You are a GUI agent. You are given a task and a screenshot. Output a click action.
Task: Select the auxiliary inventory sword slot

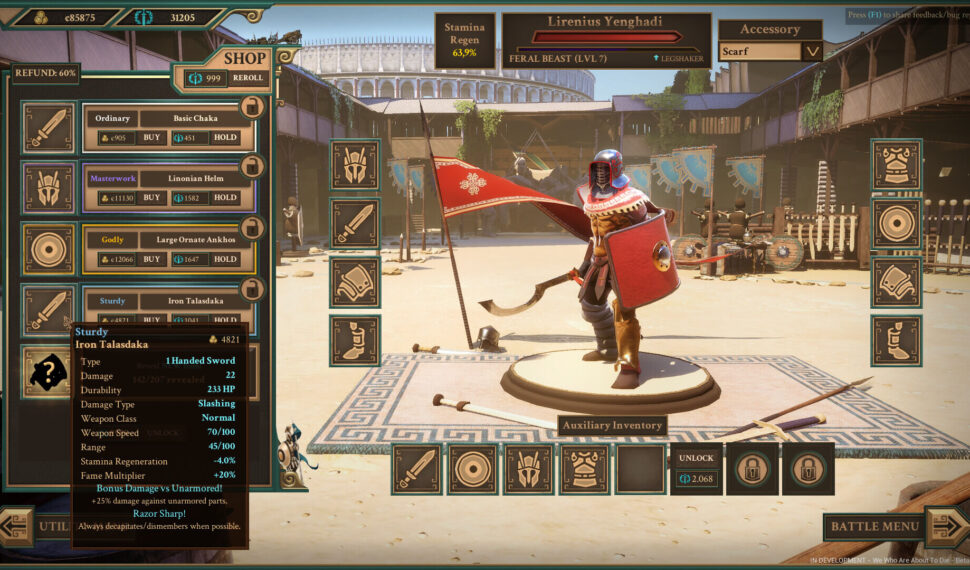click(x=416, y=469)
